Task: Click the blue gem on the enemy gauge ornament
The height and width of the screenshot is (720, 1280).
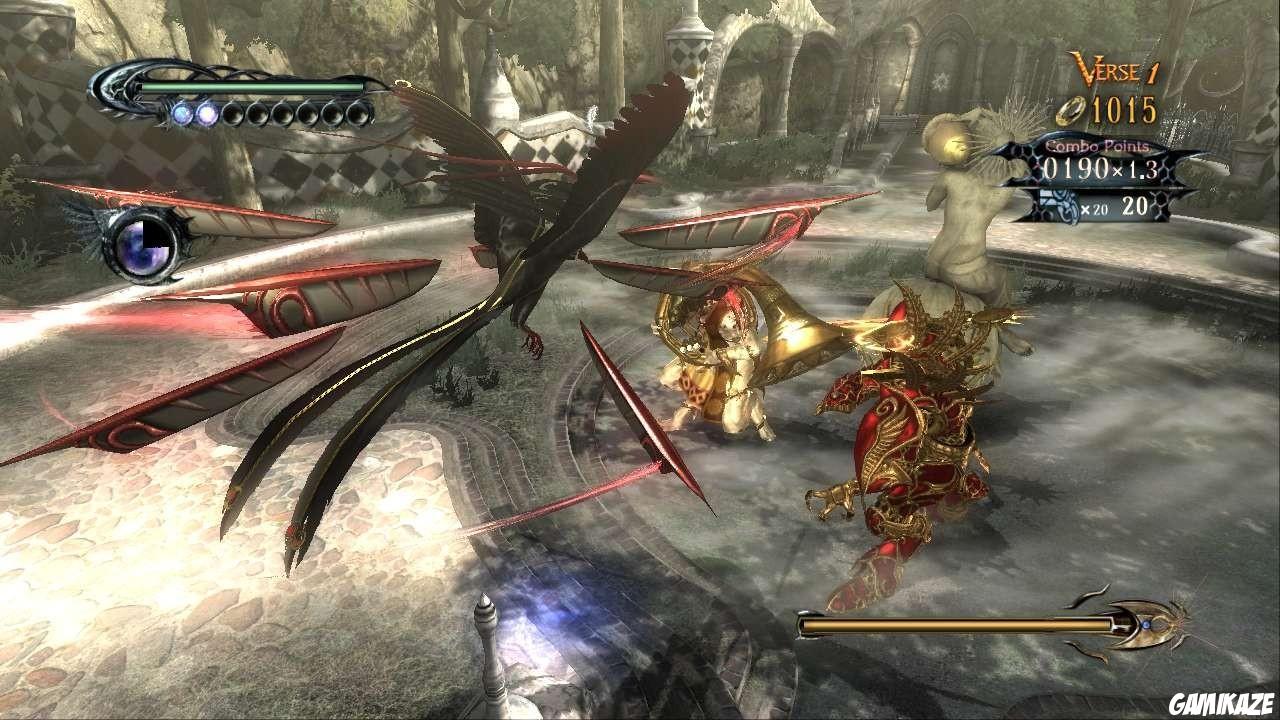Action: click(x=1147, y=626)
